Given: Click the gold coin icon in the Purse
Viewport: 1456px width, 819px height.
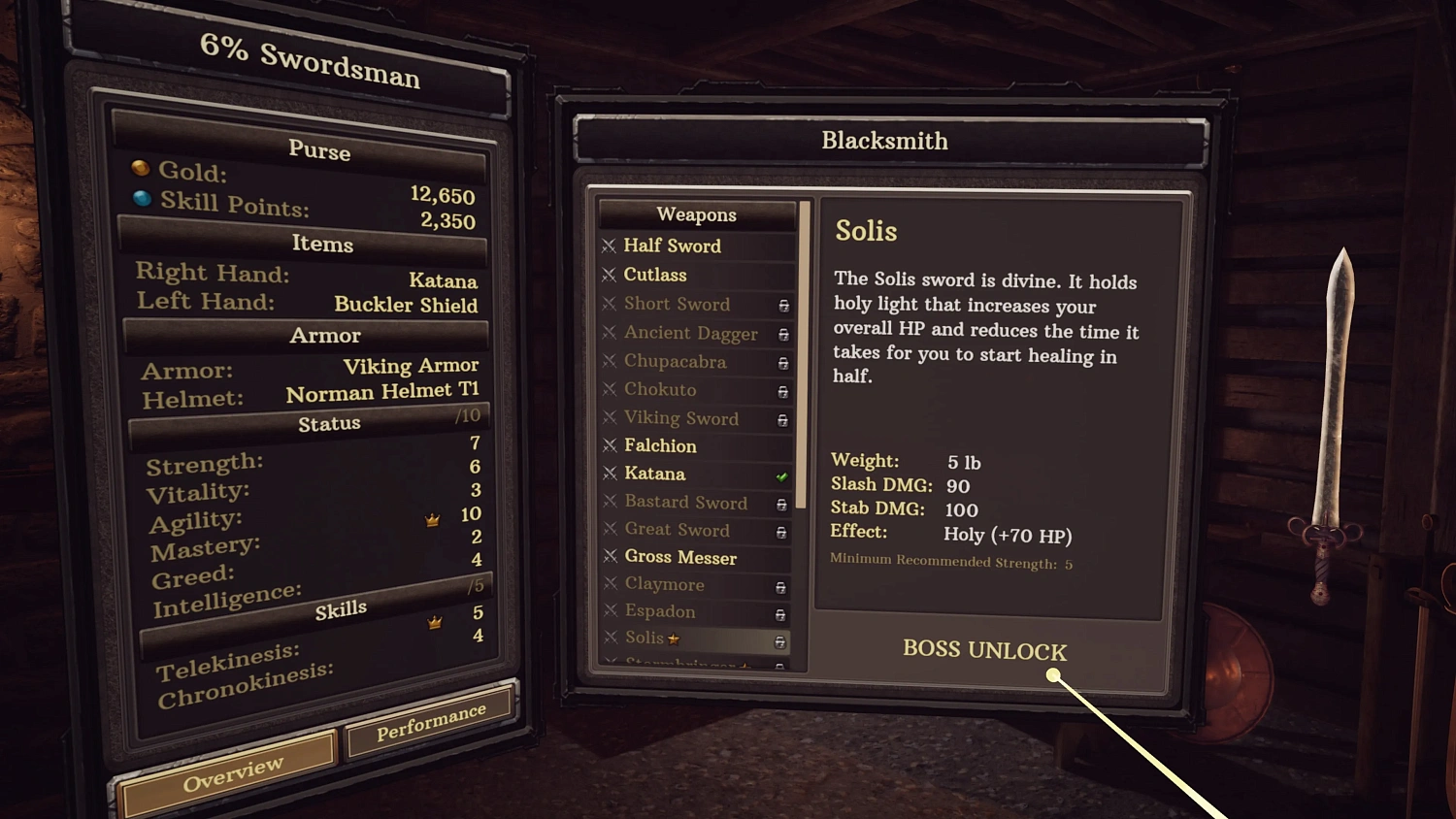Looking at the screenshot, I should [140, 167].
